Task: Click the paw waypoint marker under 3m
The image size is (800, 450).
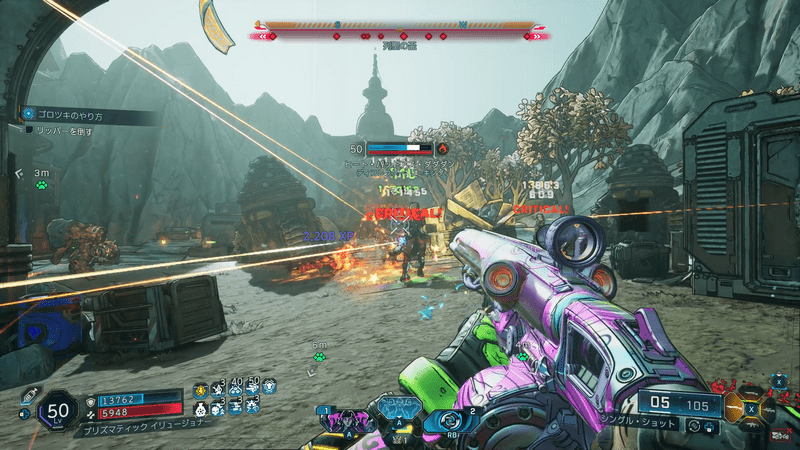Action: pos(41,184)
